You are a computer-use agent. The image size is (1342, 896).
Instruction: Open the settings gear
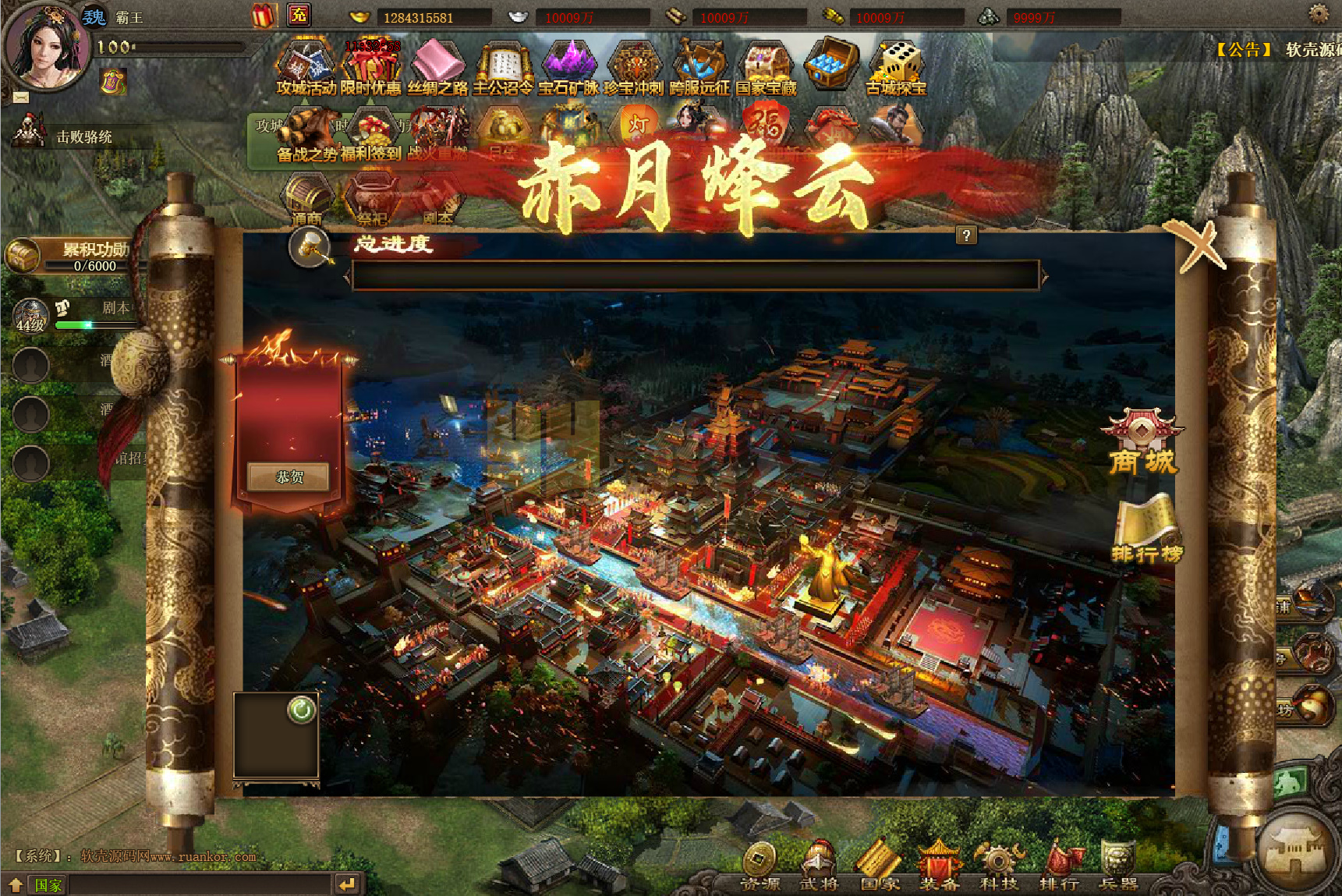(x=1319, y=13)
